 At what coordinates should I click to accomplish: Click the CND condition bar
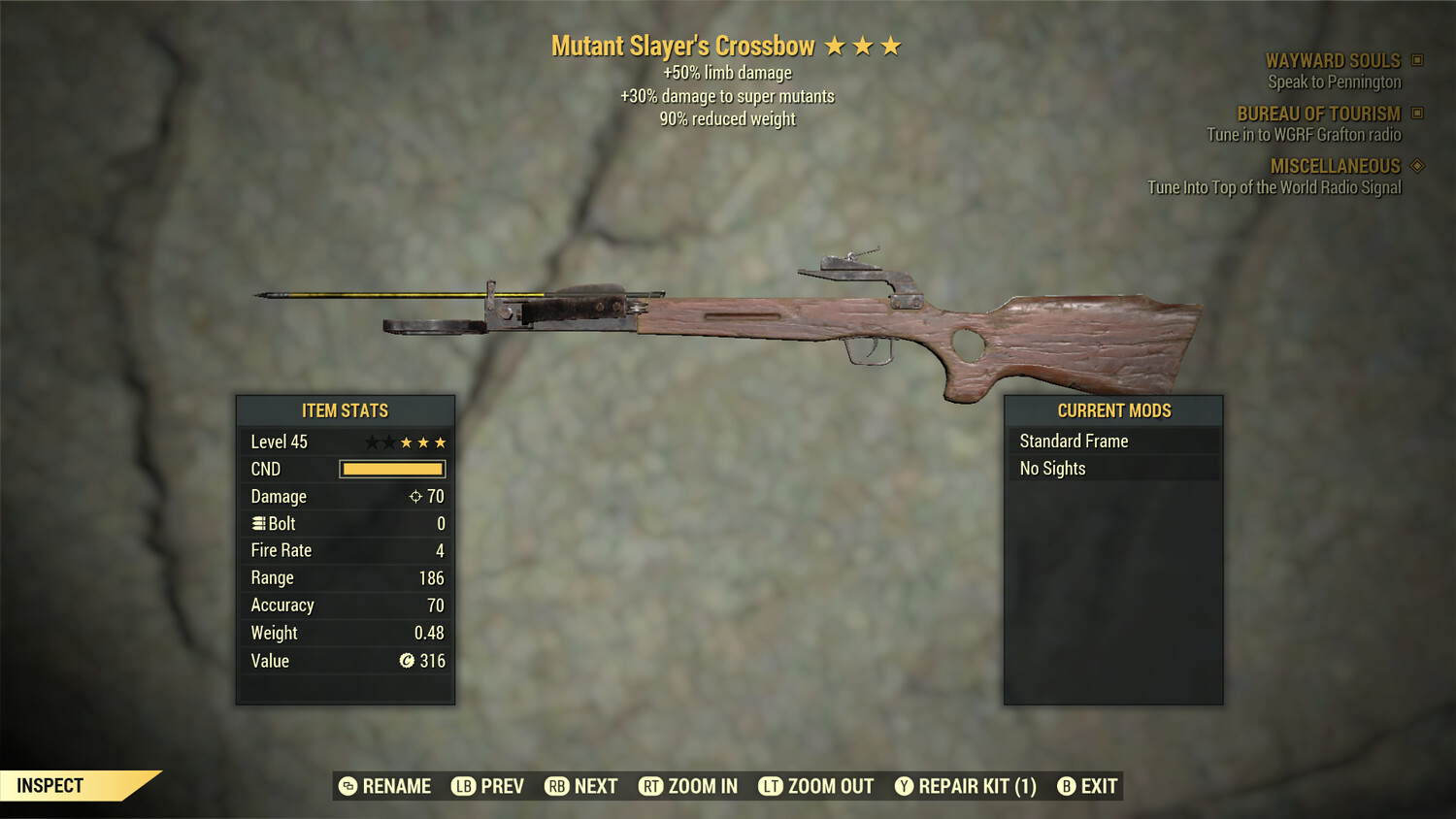coord(392,469)
